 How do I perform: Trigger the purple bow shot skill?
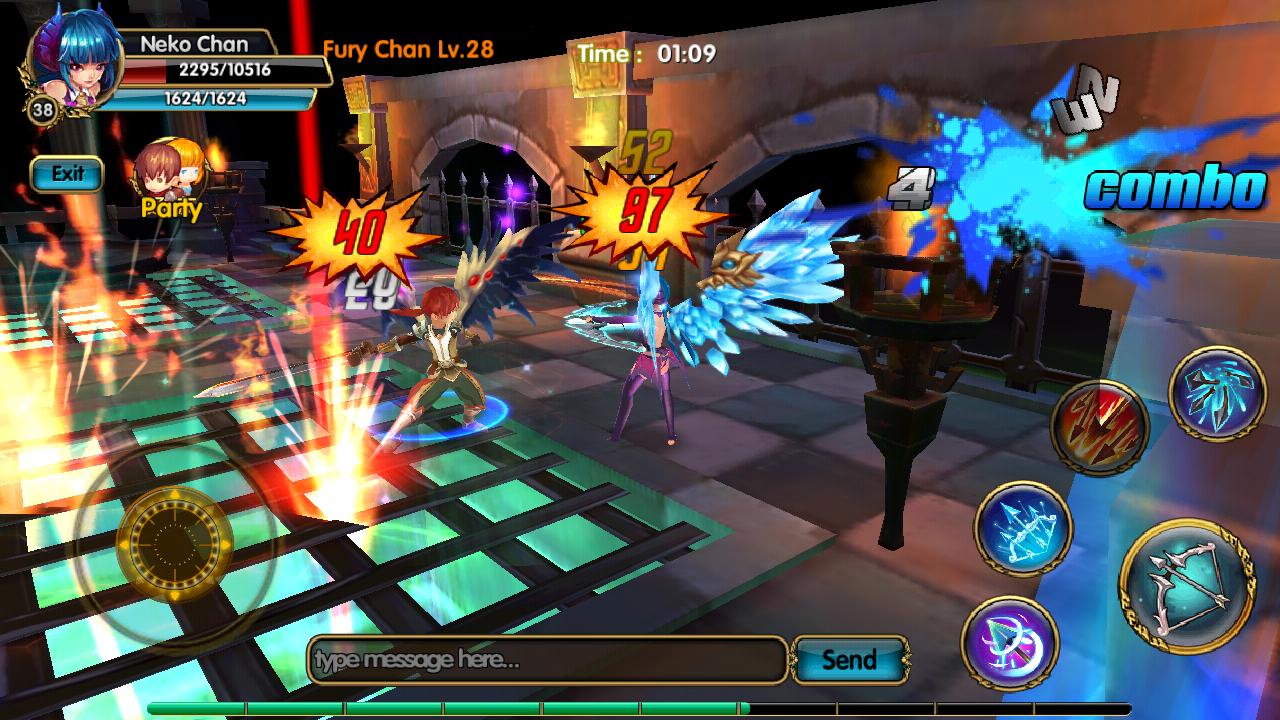1010,643
